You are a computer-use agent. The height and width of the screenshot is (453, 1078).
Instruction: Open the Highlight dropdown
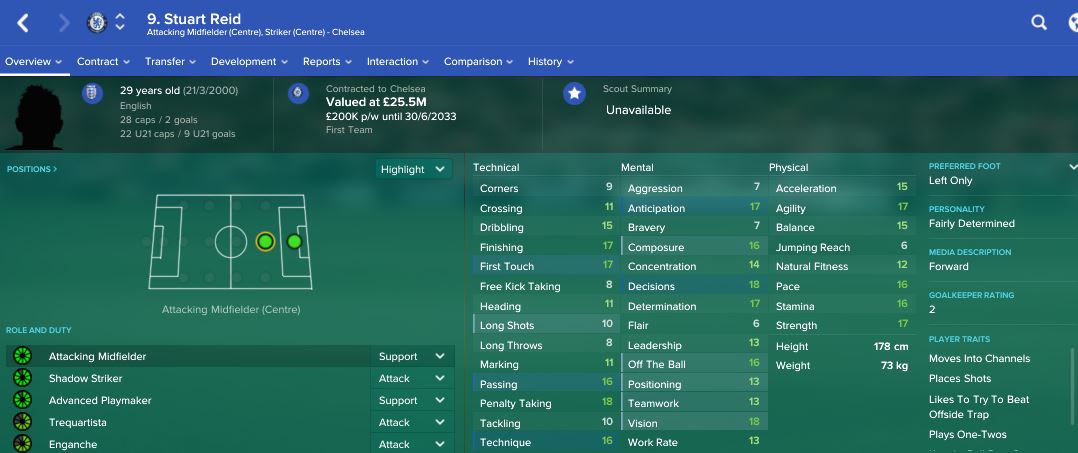414,169
